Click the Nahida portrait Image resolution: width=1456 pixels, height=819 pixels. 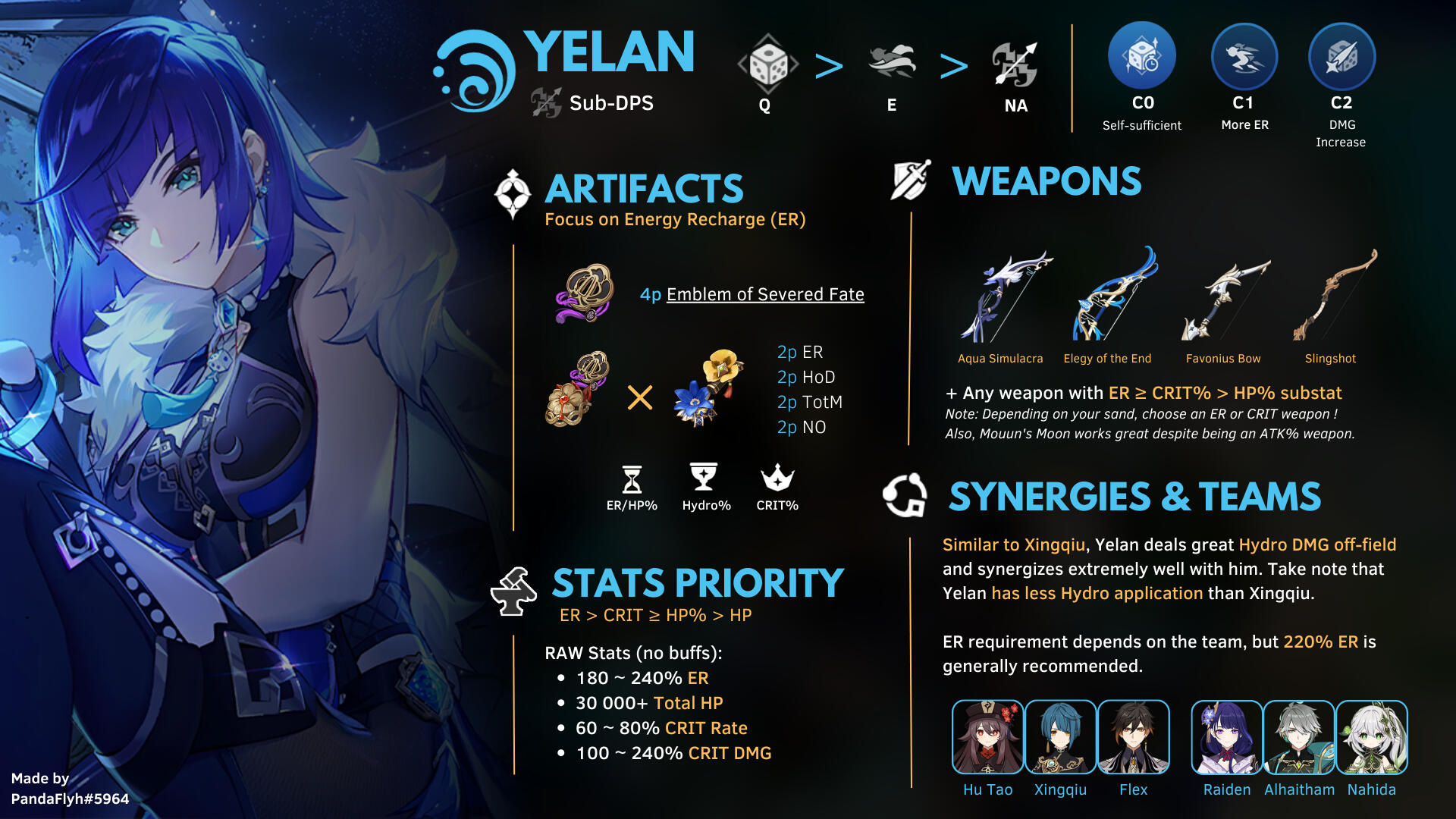[1371, 737]
